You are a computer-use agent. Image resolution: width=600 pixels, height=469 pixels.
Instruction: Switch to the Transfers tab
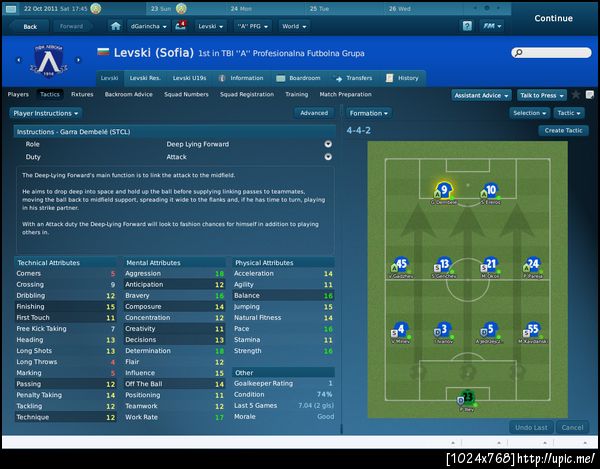tap(354, 77)
